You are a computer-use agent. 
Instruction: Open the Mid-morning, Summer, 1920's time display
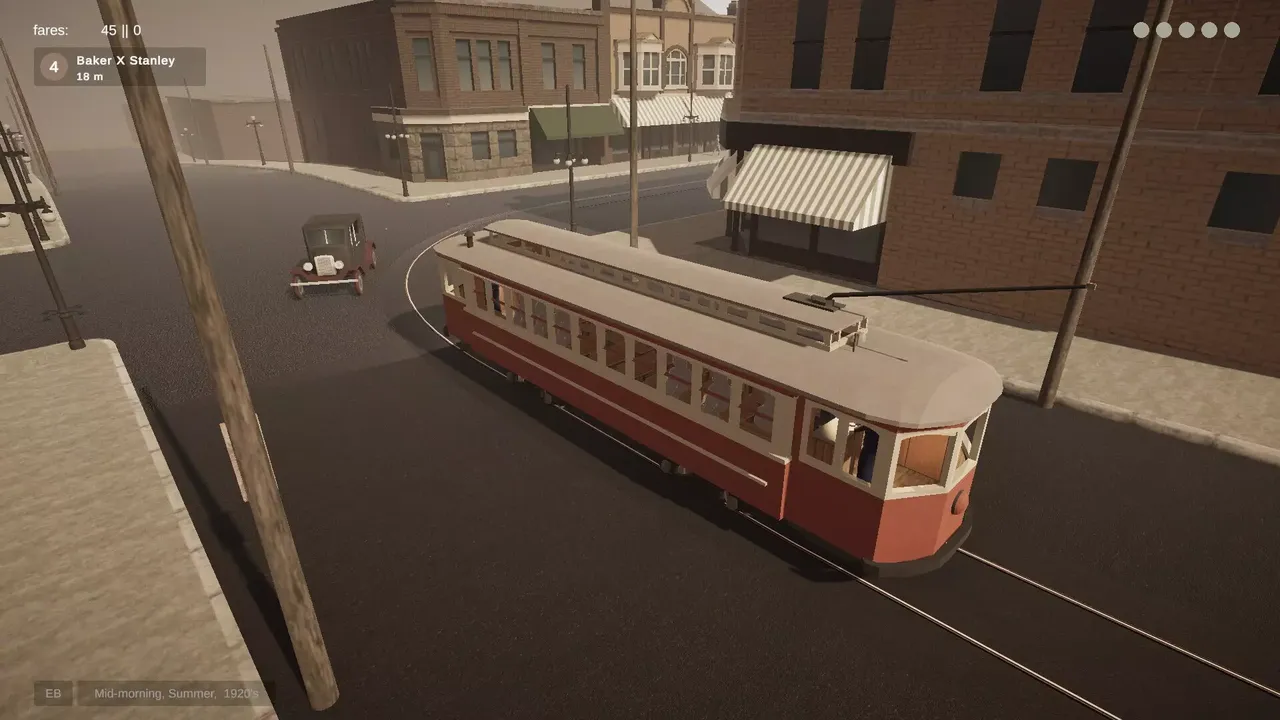[x=176, y=693]
